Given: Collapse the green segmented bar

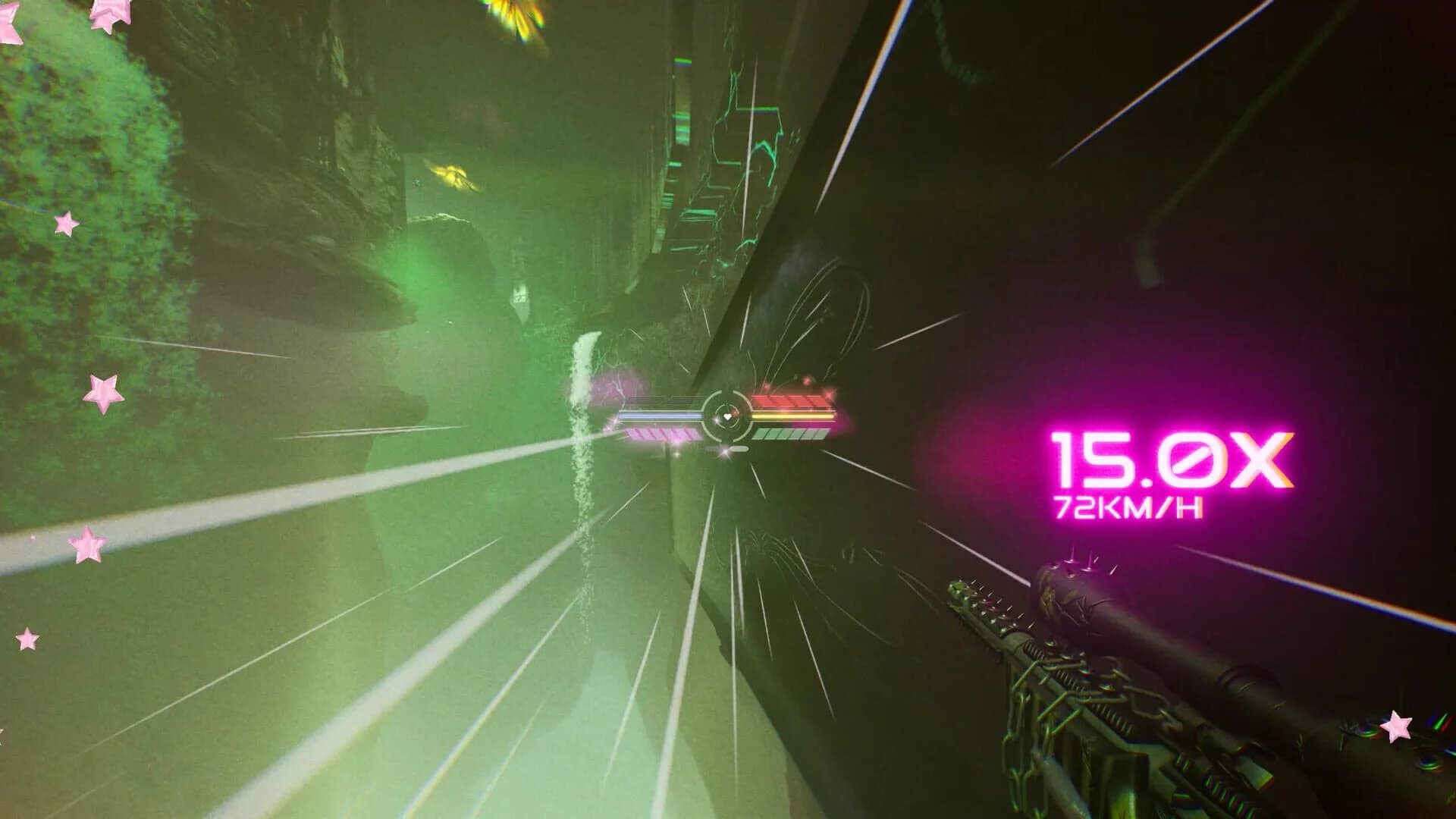Looking at the screenshot, I should click(792, 435).
